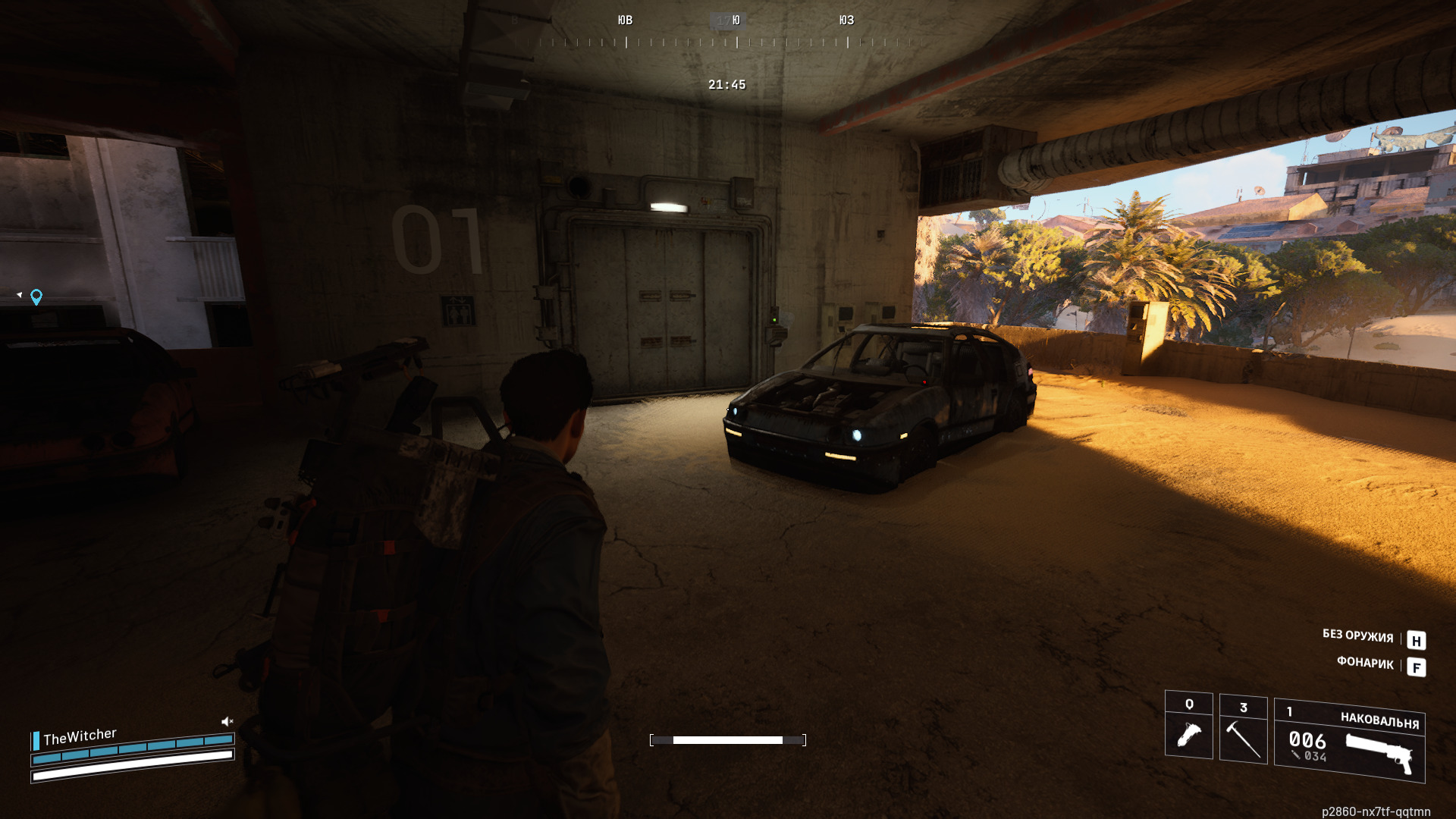
Task: Select the Q quick-use item slot
Action: pyautogui.click(x=1188, y=726)
